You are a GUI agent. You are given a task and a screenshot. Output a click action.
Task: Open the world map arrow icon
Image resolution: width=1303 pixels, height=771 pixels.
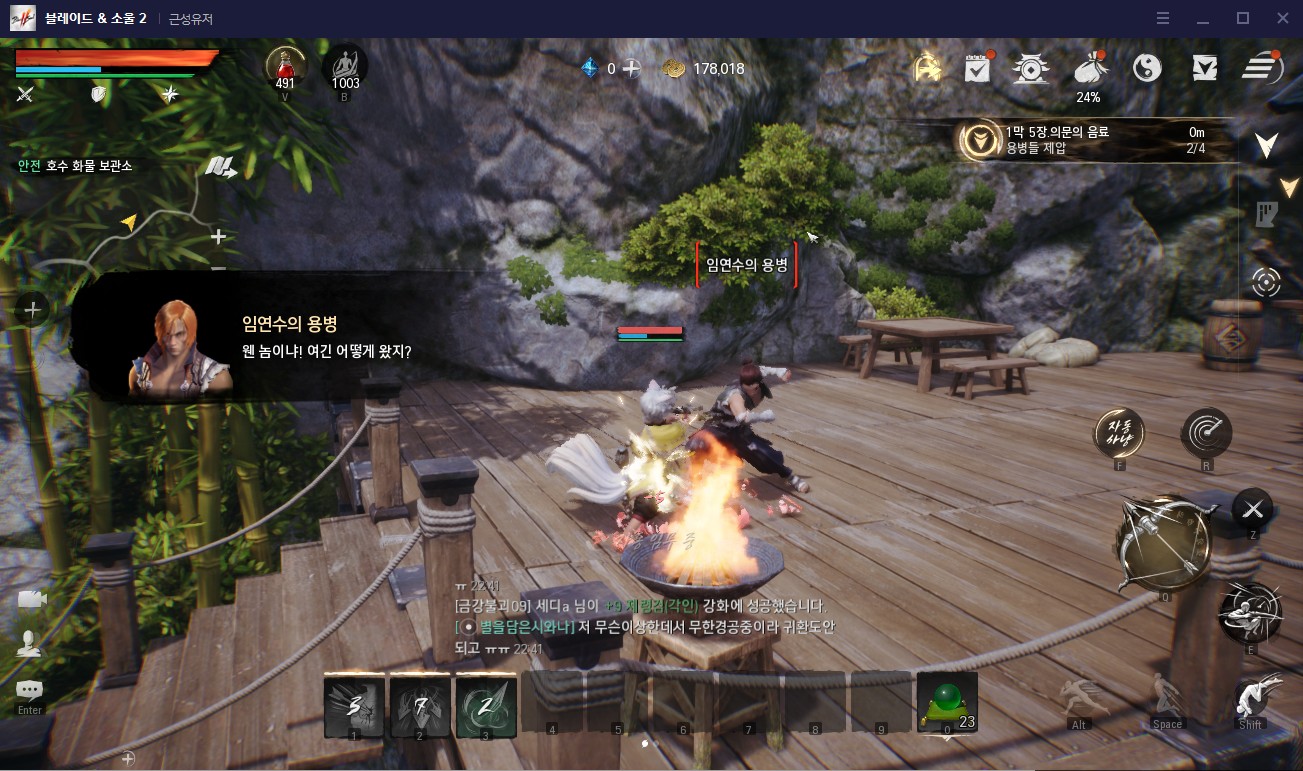coord(221,167)
